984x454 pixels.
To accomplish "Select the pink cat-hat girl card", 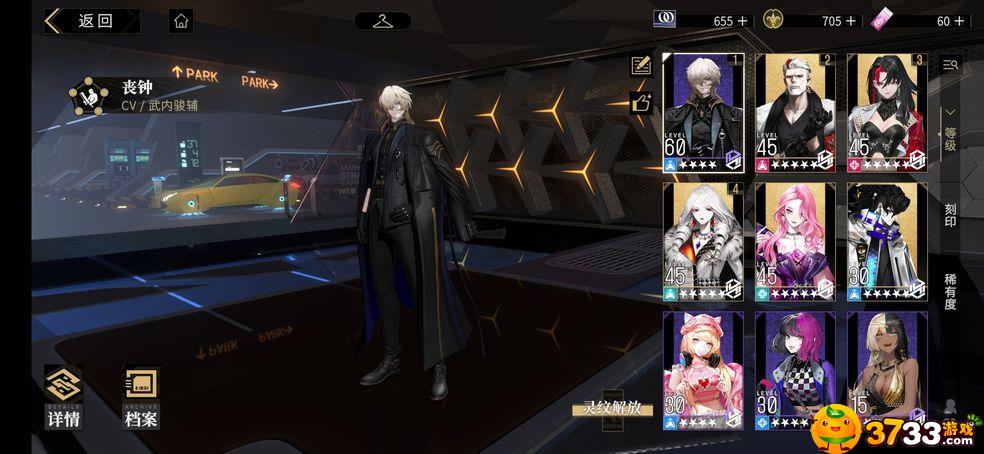I will pyautogui.click(x=704, y=370).
